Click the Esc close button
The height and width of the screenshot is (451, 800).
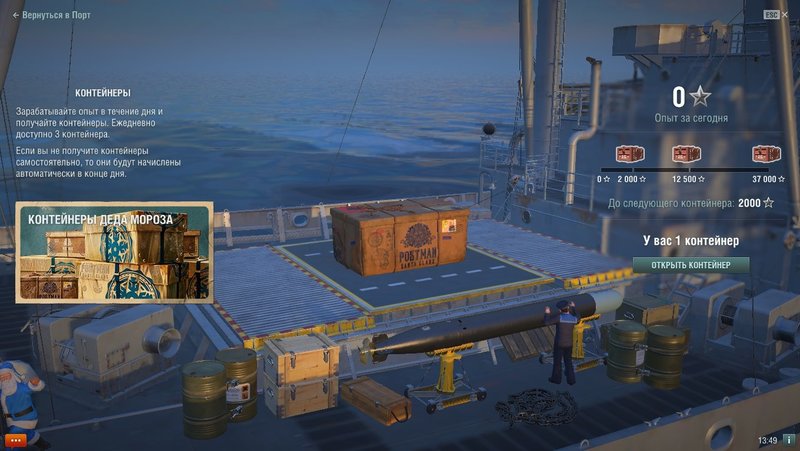click(x=771, y=15)
